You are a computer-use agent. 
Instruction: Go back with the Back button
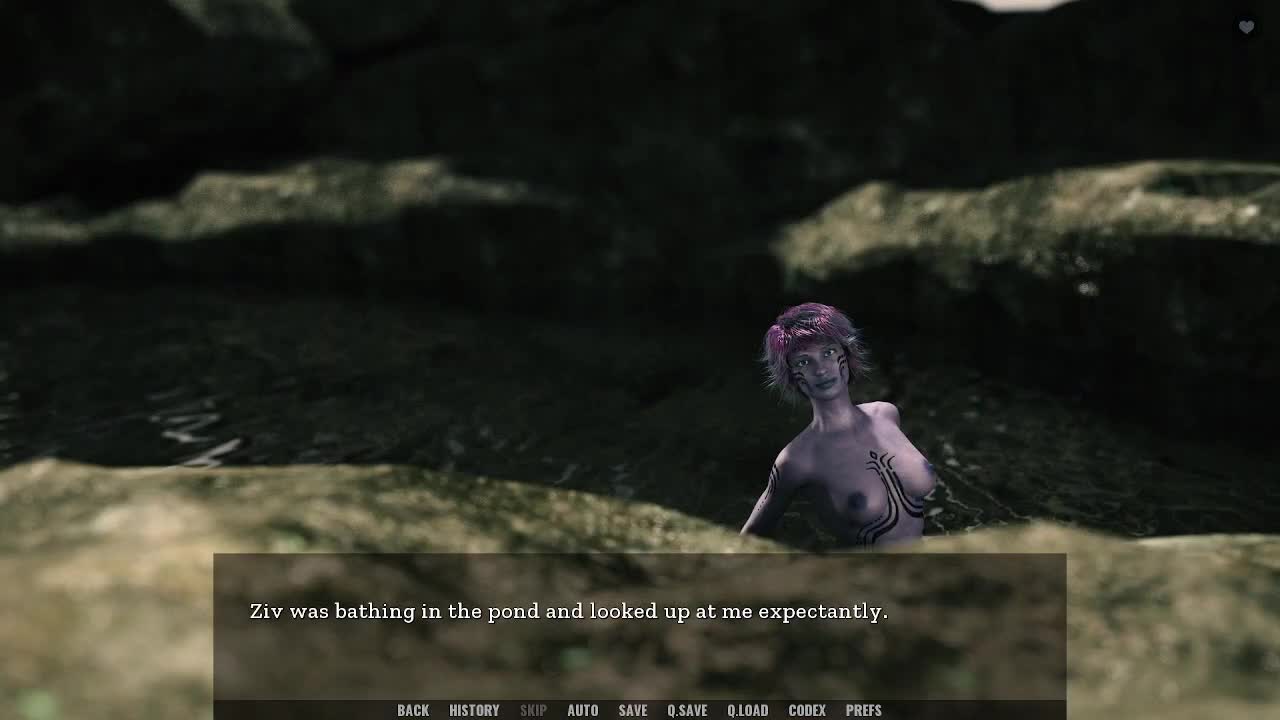413,710
